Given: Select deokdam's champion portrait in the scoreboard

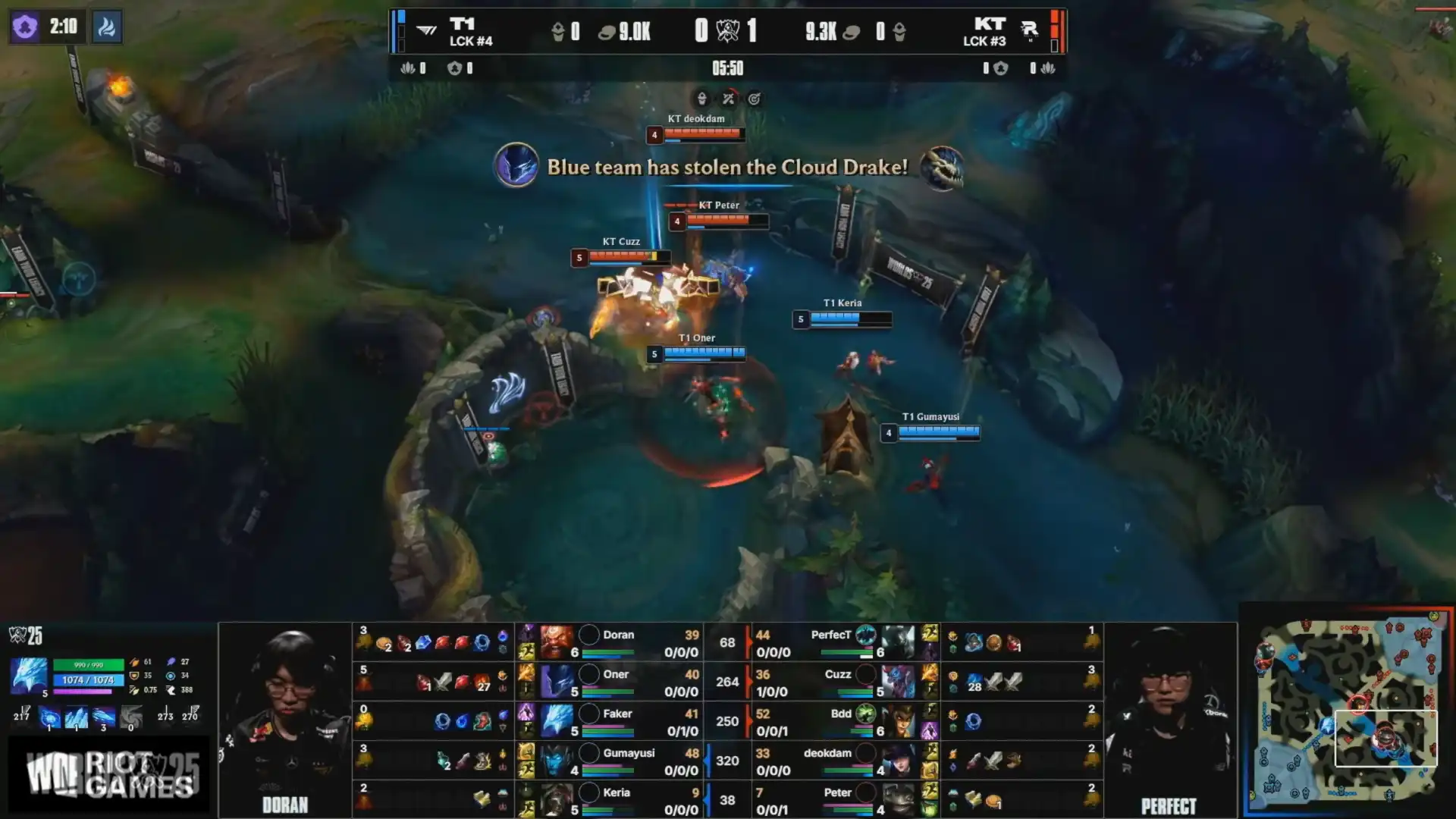Looking at the screenshot, I should [899, 761].
